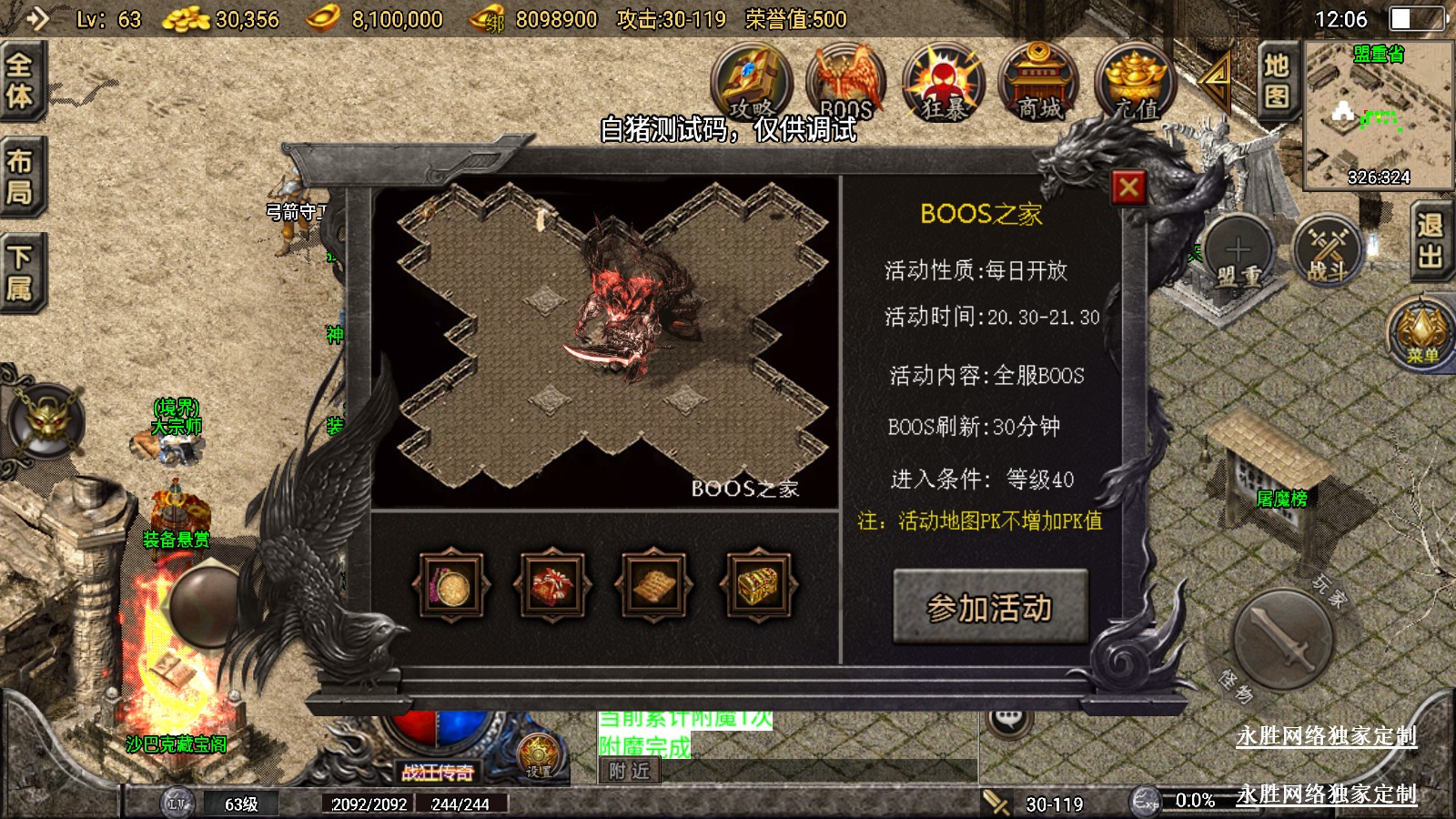This screenshot has height=819, width=1456.
Task: Select the red gift box reward slot
Action: 552,587
